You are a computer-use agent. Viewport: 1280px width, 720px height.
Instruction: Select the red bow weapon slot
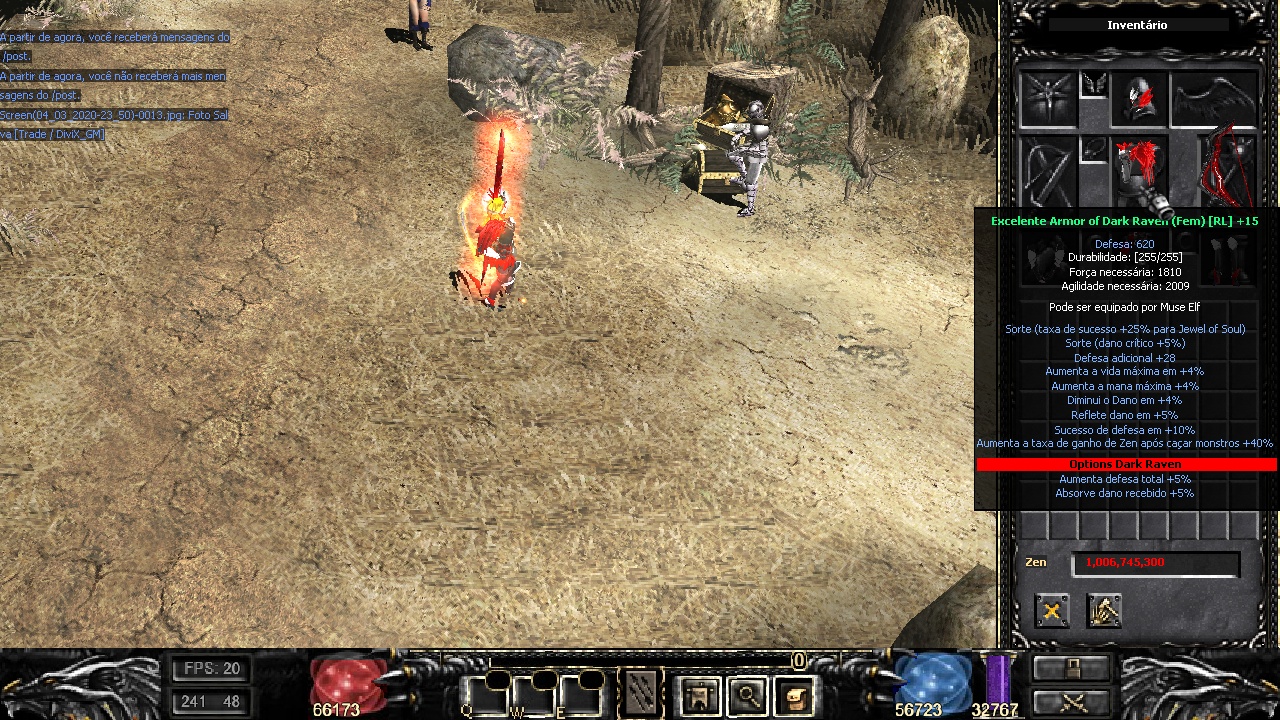(1229, 168)
